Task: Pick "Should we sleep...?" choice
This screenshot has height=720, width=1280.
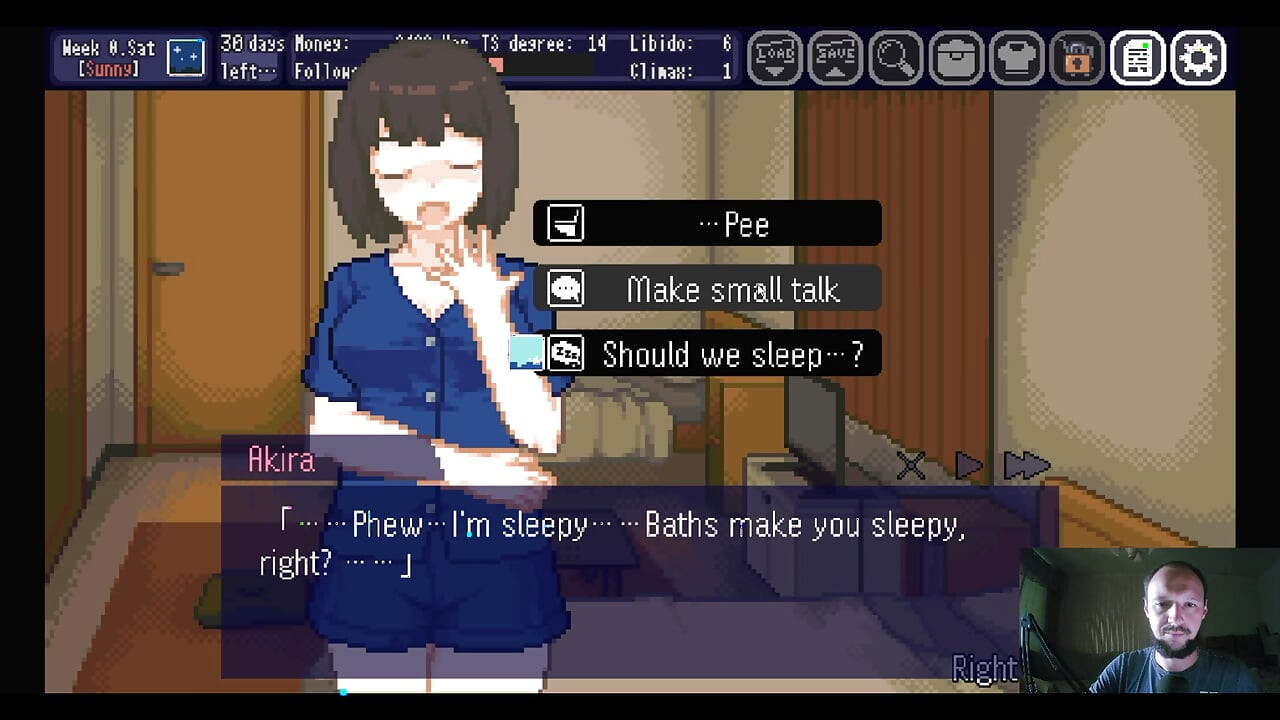Action: 707,354
